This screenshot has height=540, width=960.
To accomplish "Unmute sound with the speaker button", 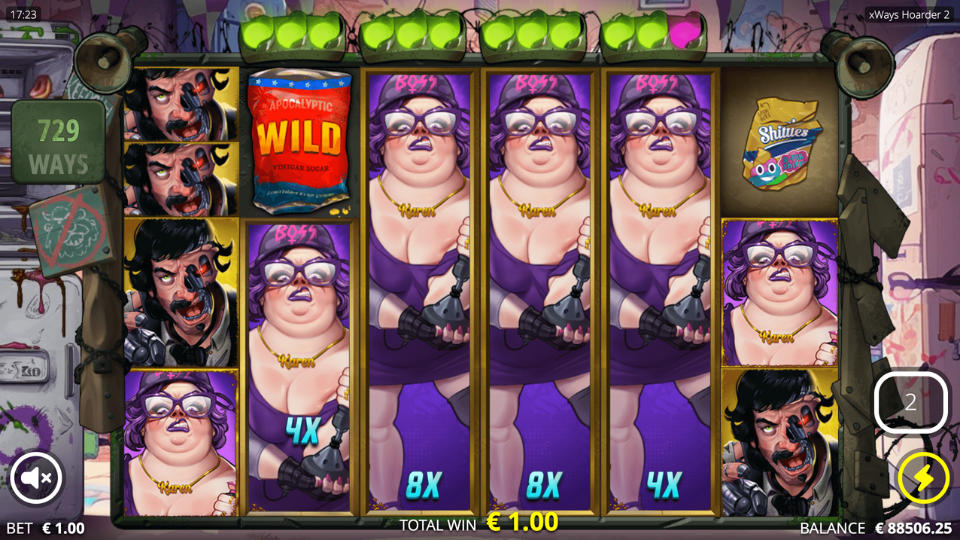I will [37, 479].
